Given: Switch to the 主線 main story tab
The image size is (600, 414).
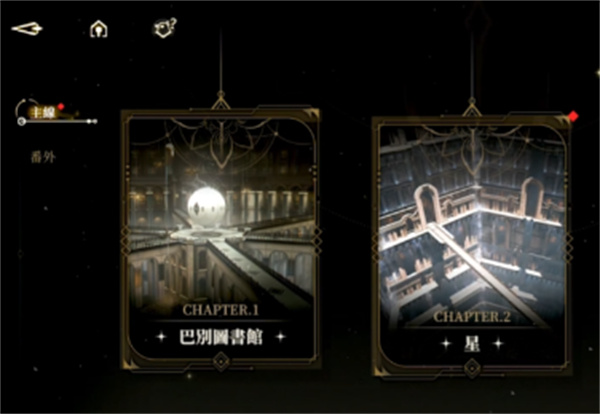Looking at the screenshot, I should click(42, 113).
